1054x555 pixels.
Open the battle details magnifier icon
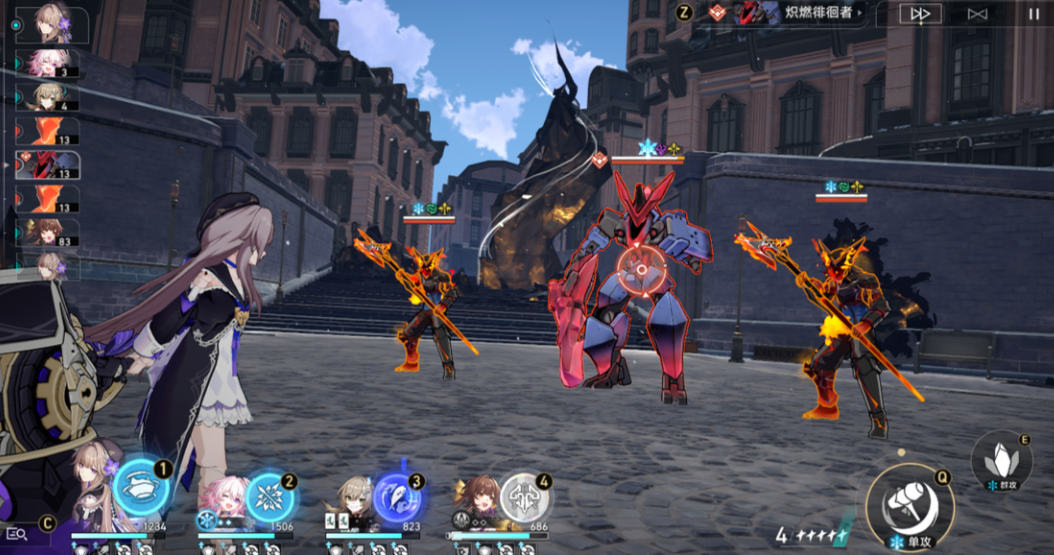pos(16,534)
